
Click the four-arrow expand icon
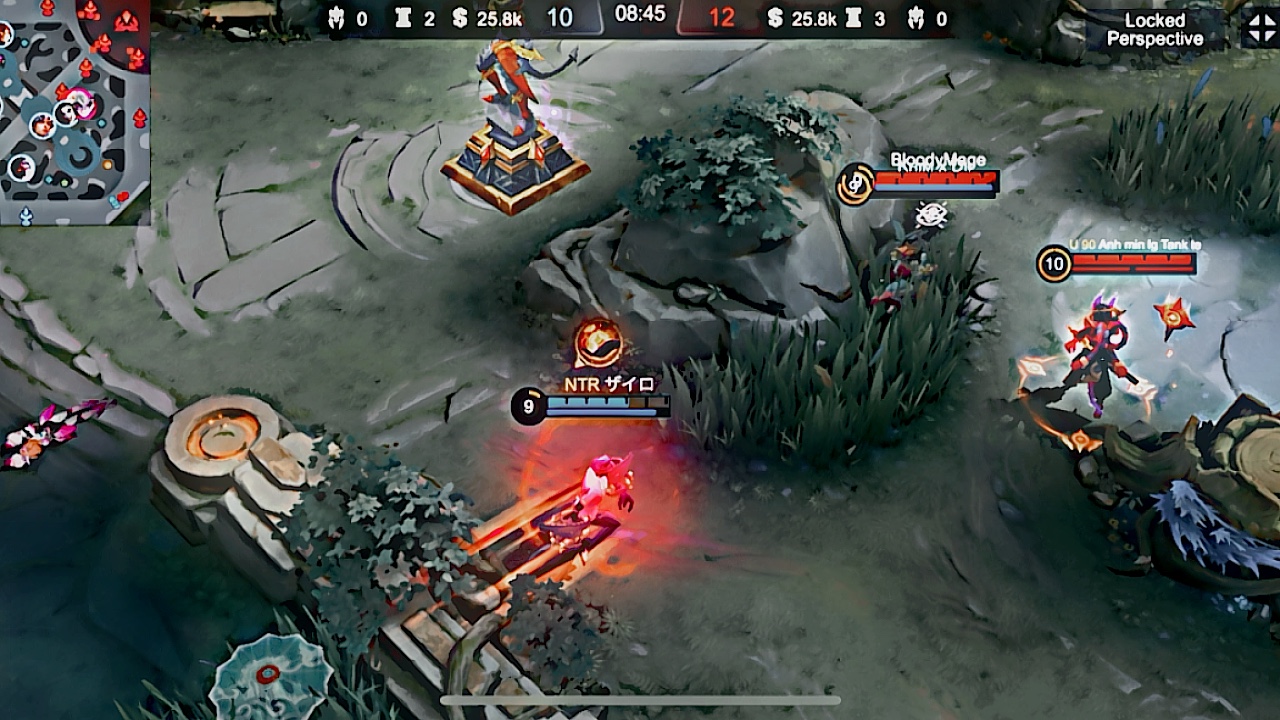(x=1259, y=28)
